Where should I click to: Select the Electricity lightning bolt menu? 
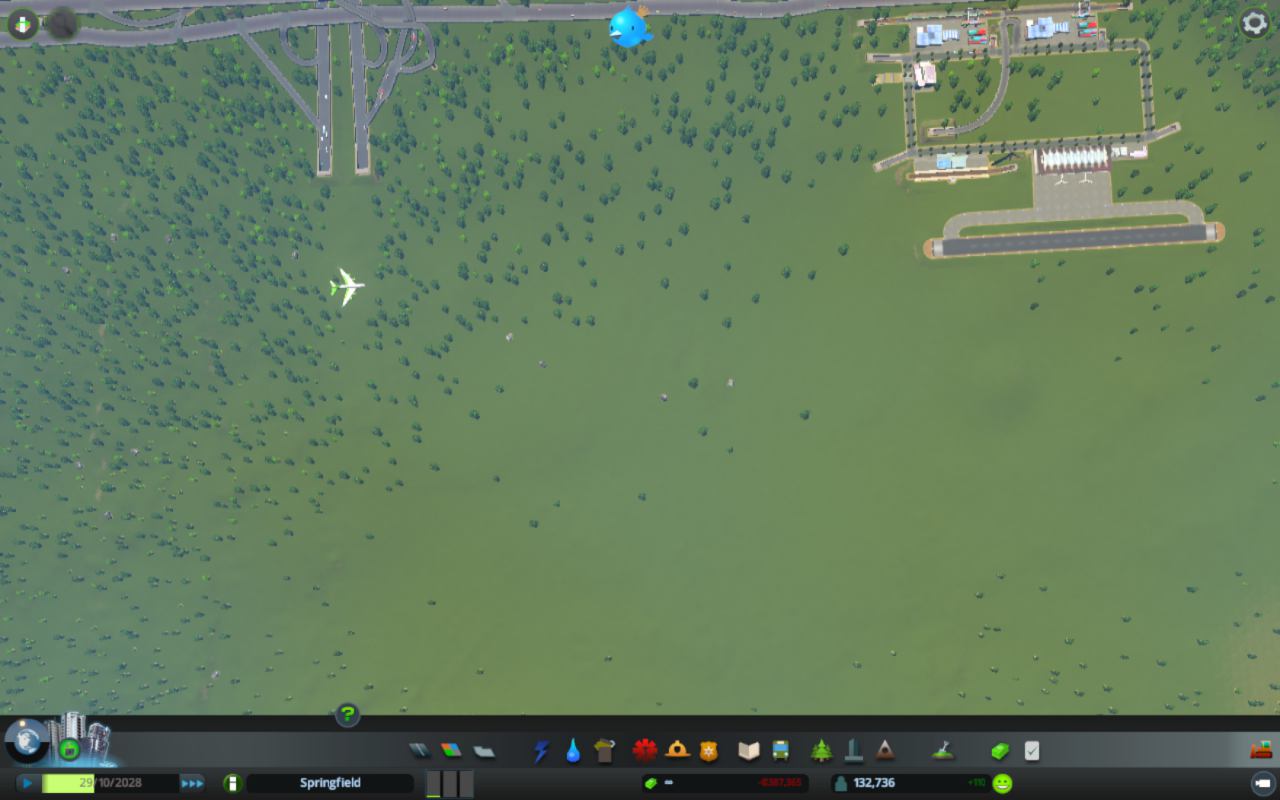point(541,750)
